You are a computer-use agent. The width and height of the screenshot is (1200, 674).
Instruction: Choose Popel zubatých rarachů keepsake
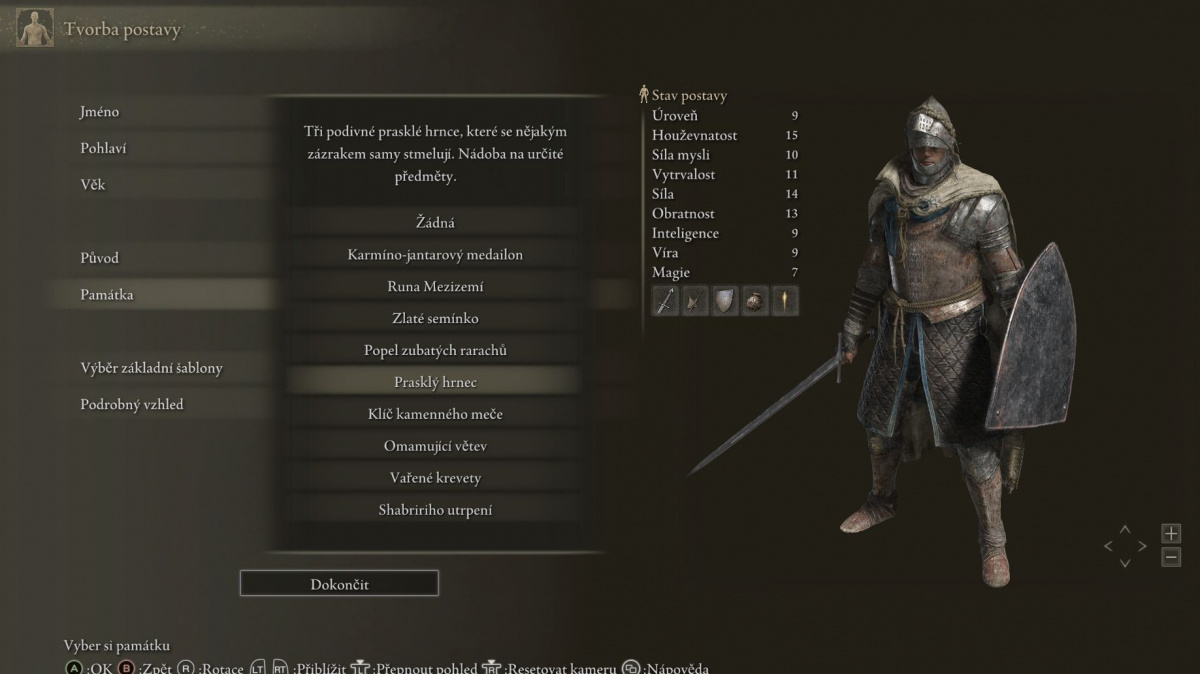435,350
